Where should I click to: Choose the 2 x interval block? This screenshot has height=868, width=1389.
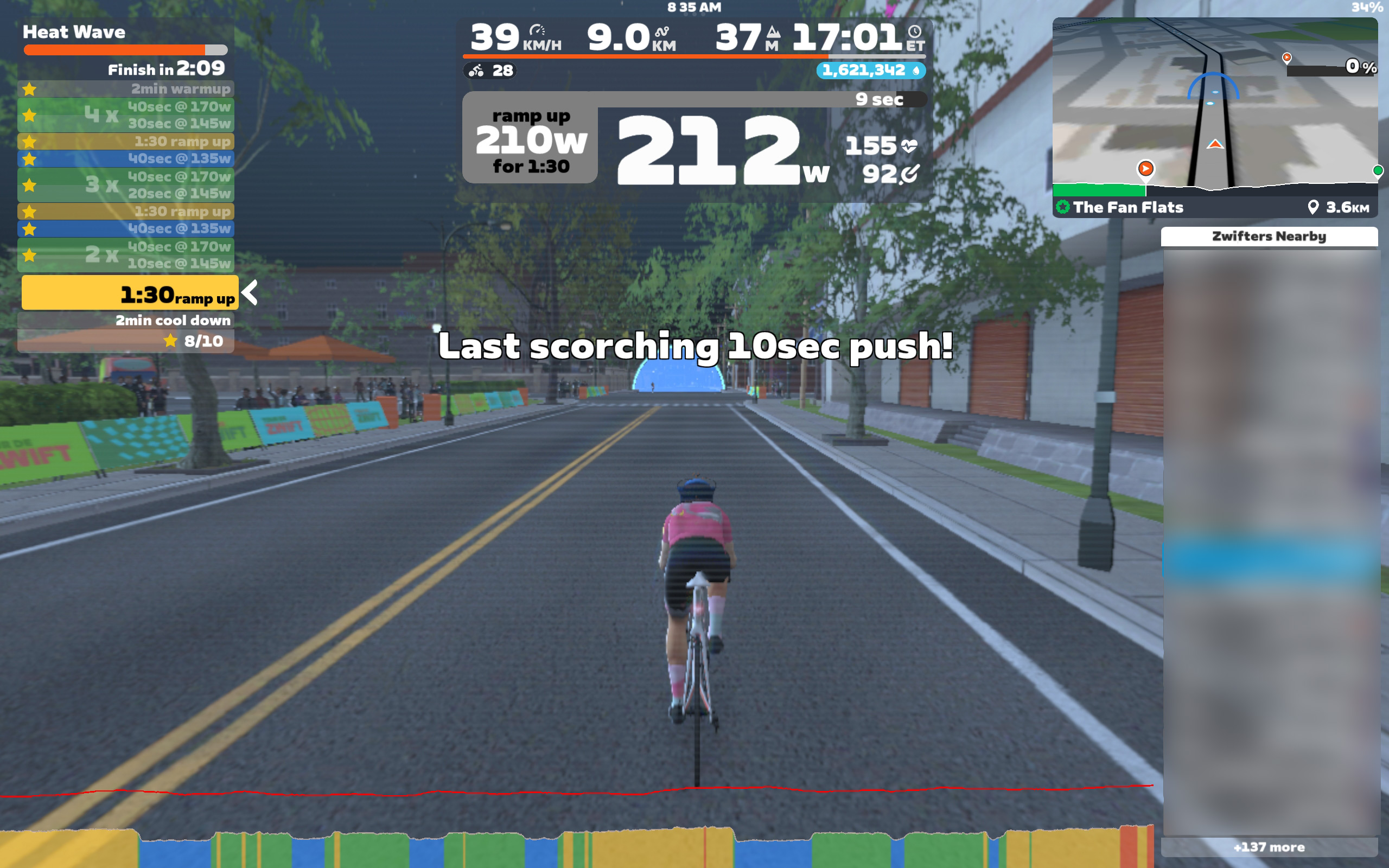click(x=126, y=255)
